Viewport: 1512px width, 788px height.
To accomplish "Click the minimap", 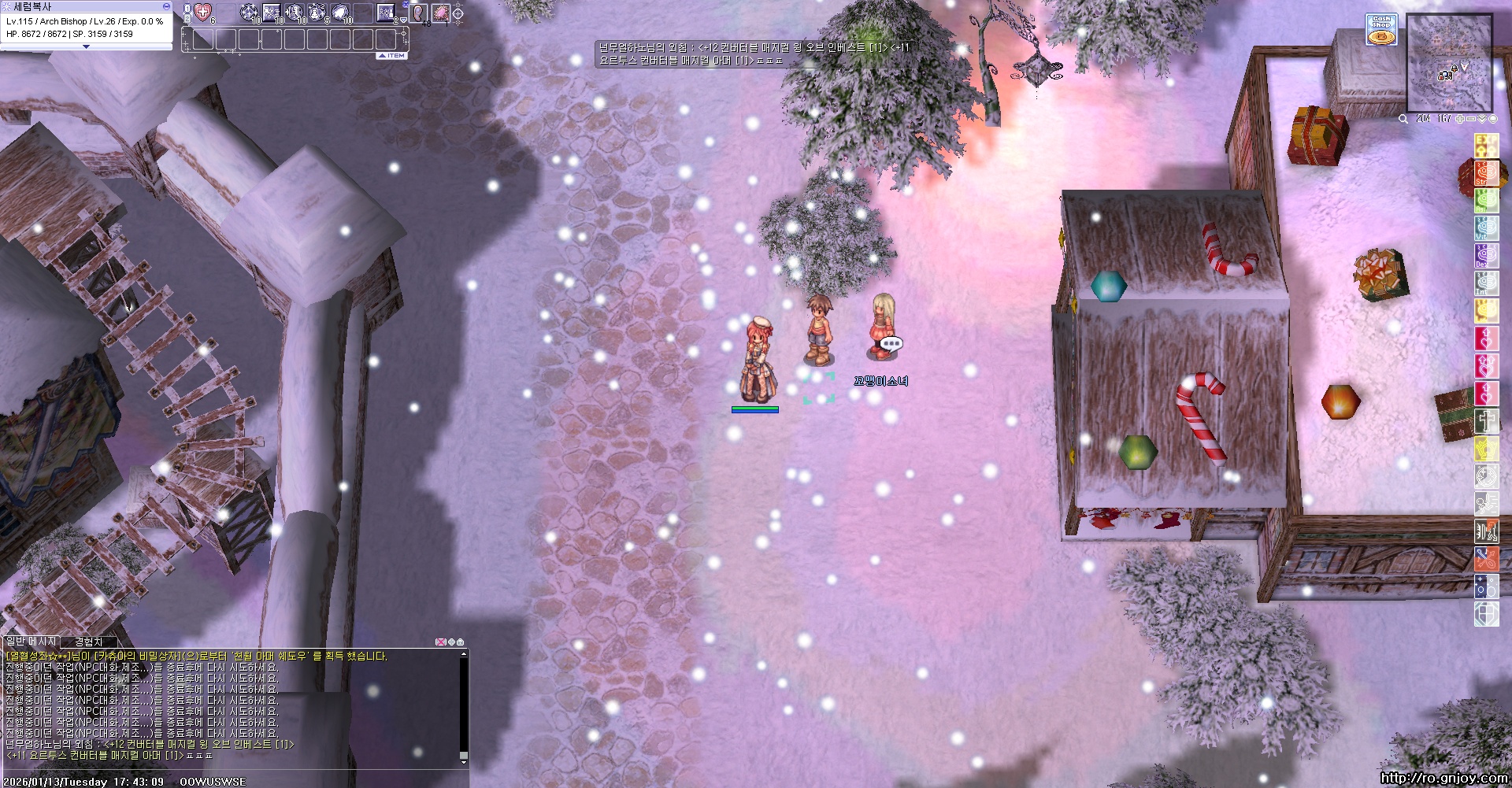I will 1449,63.
